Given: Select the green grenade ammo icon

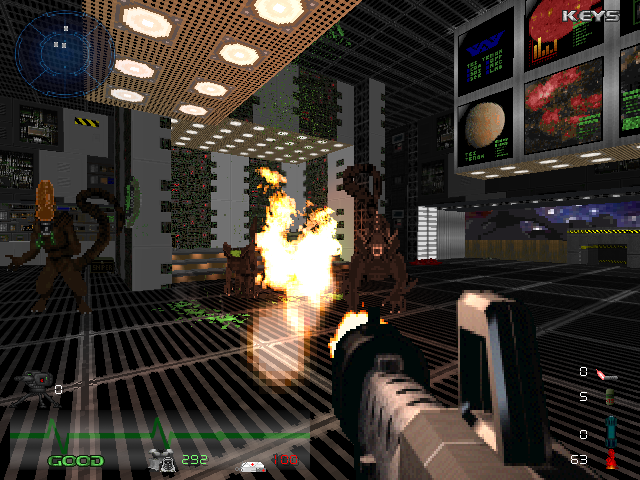Looking at the screenshot, I should (x=607, y=396).
